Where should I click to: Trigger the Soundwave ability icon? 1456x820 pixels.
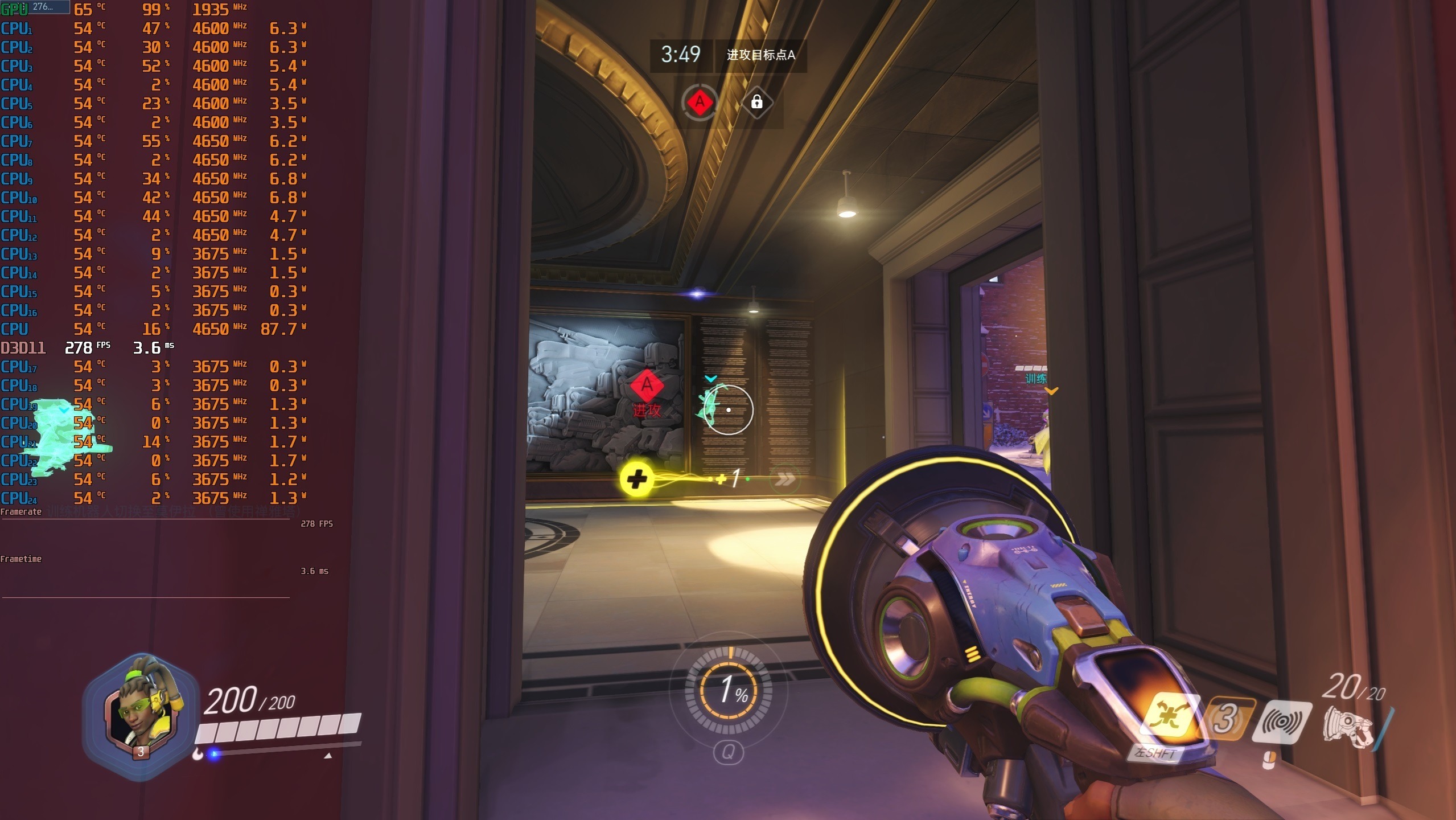pyautogui.click(x=1282, y=722)
